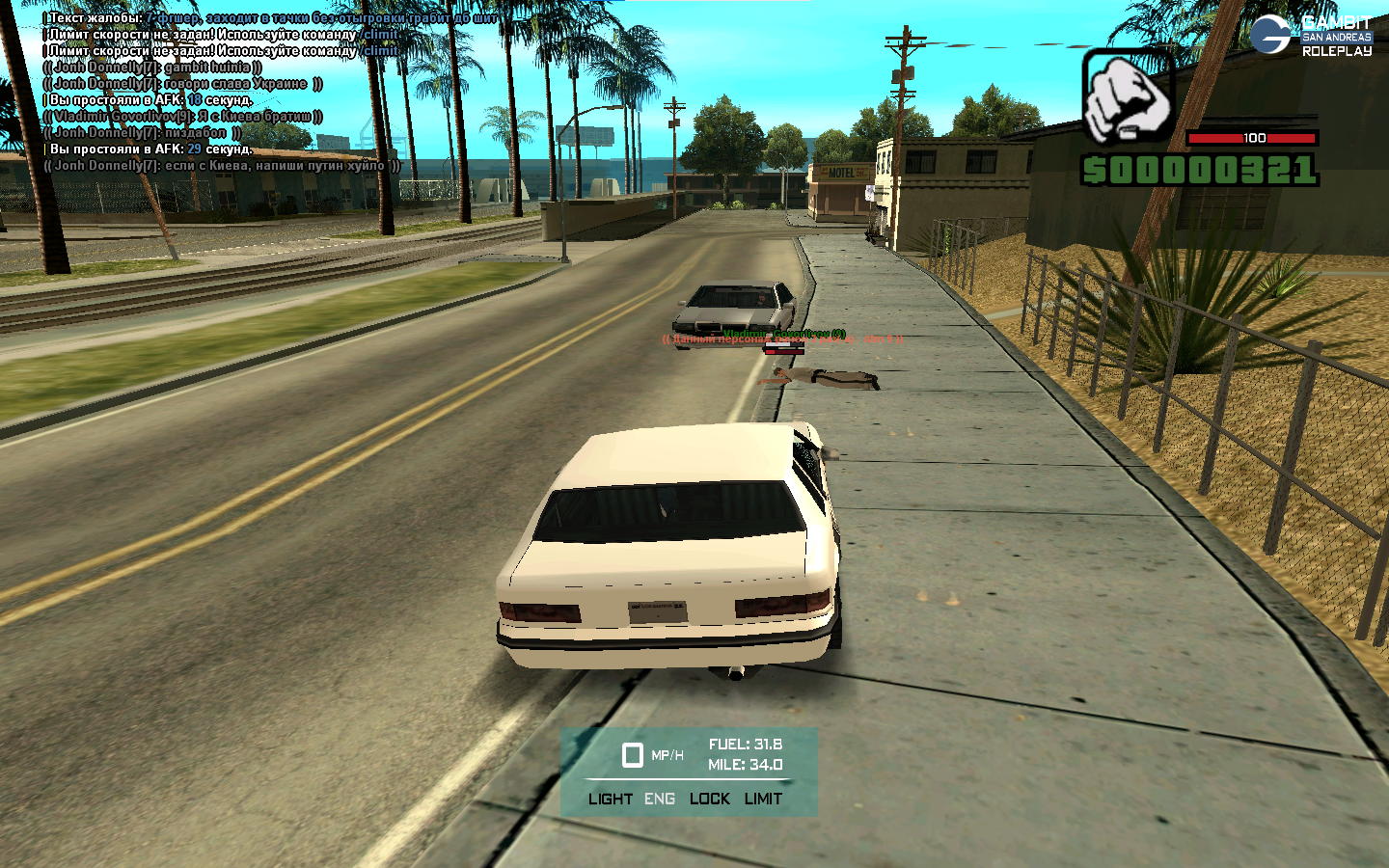Click the fist weapon icon
The height and width of the screenshot is (868, 1389).
click(1127, 96)
